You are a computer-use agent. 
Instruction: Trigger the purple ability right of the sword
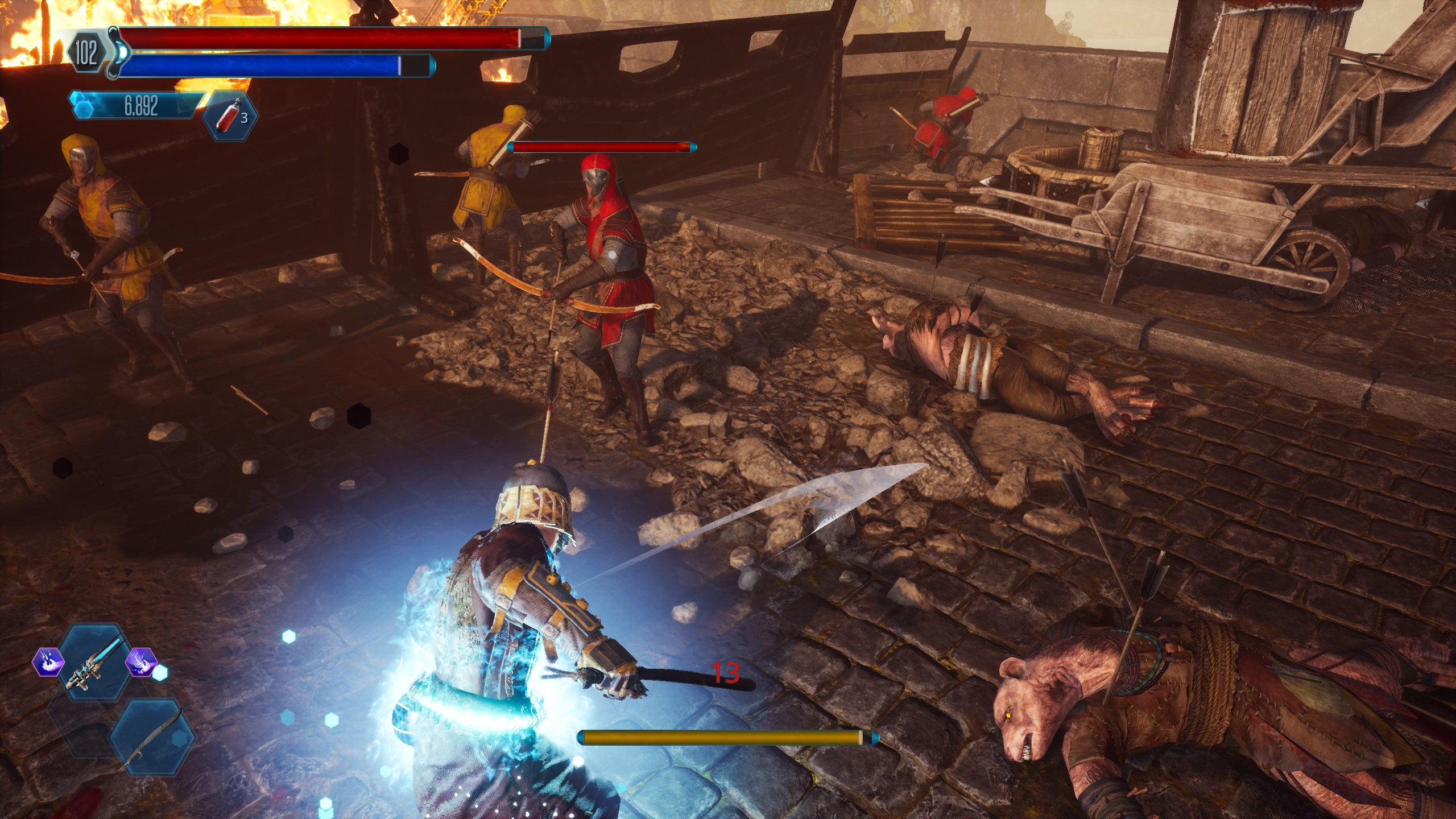pos(140,662)
